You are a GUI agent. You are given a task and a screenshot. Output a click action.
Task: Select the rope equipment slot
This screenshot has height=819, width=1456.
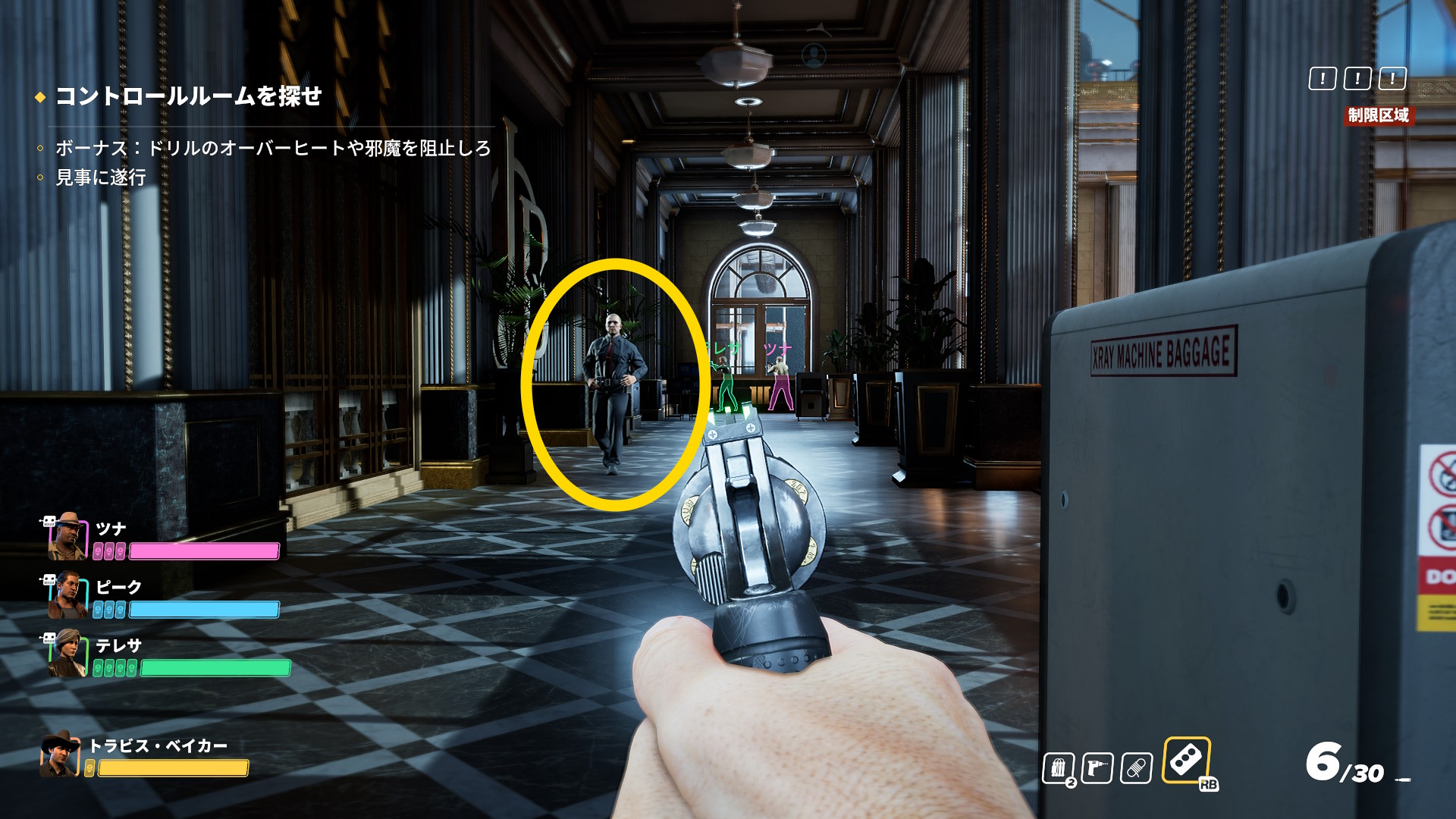click(x=1136, y=768)
